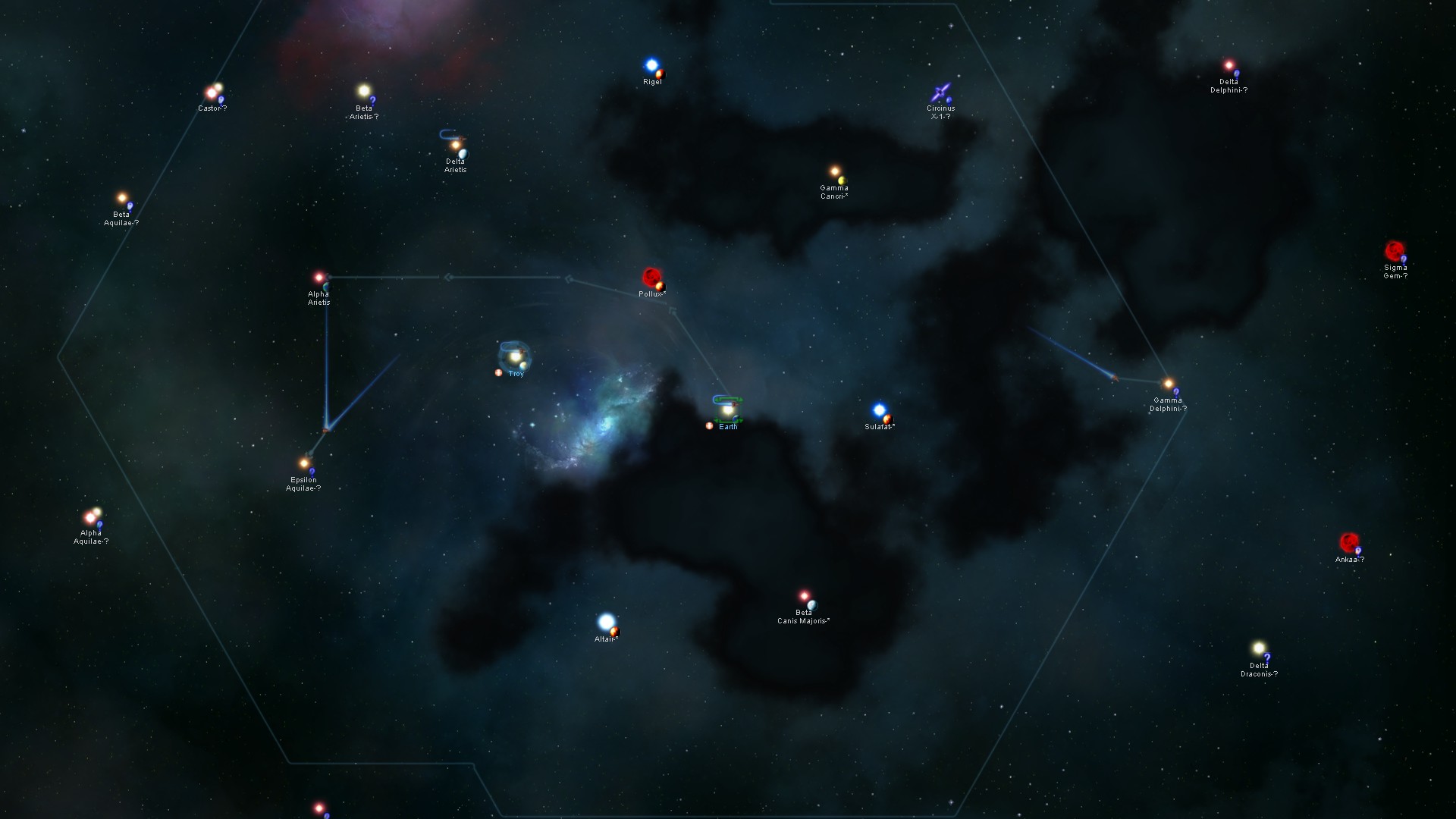1456x819 pixels.
Task: Select the Rigel star system
Action: tap(651, 65)
